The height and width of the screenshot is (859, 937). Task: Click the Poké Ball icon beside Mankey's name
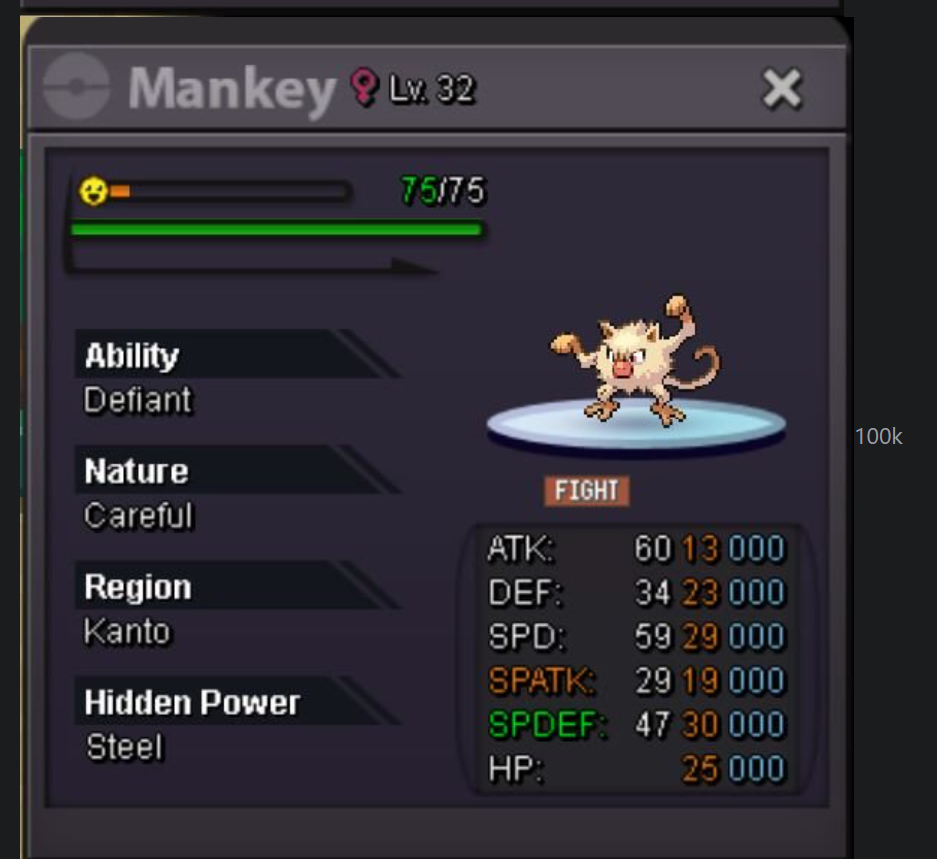pos(77,88)
